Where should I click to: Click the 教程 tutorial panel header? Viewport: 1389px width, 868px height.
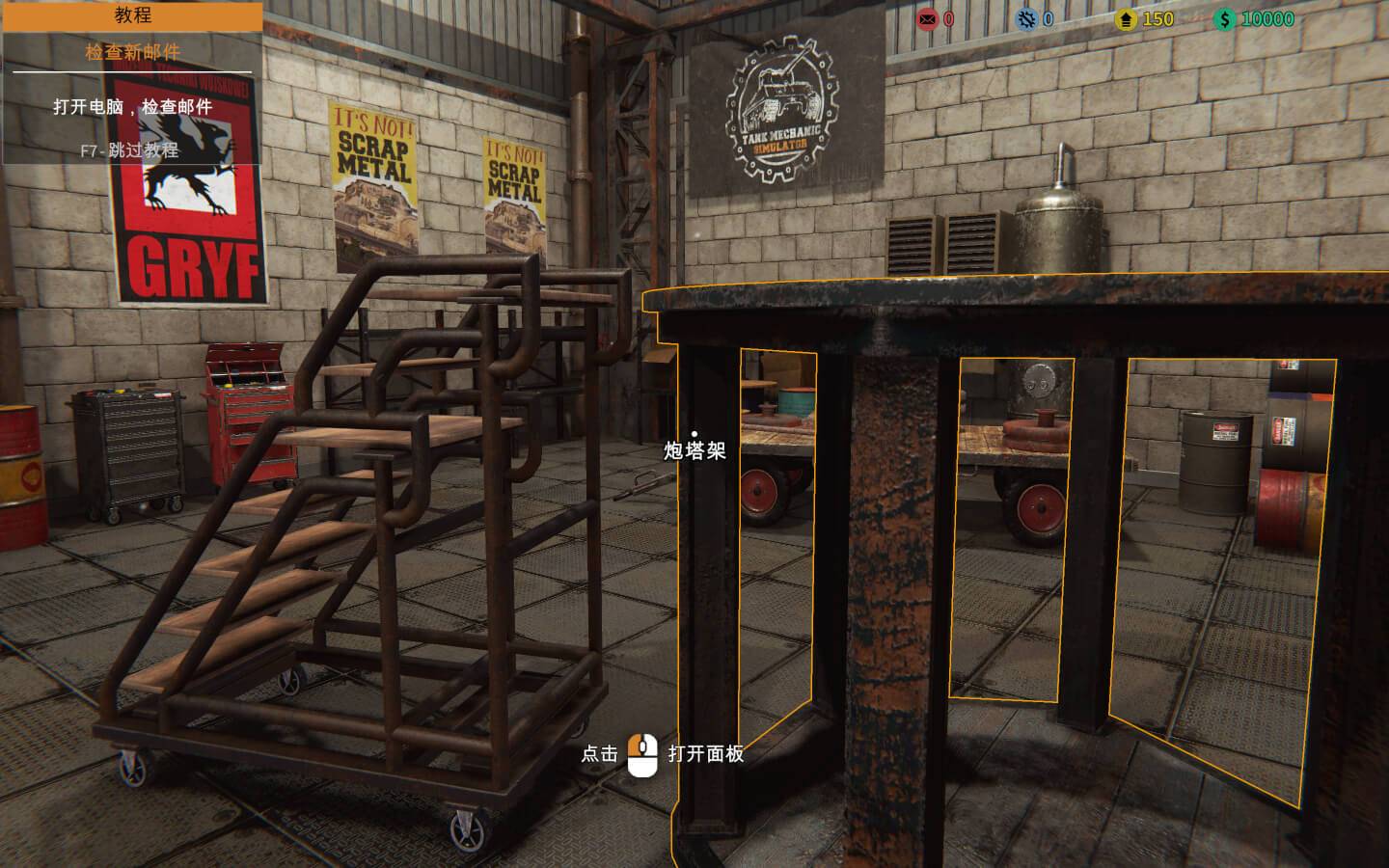(132, 15)
